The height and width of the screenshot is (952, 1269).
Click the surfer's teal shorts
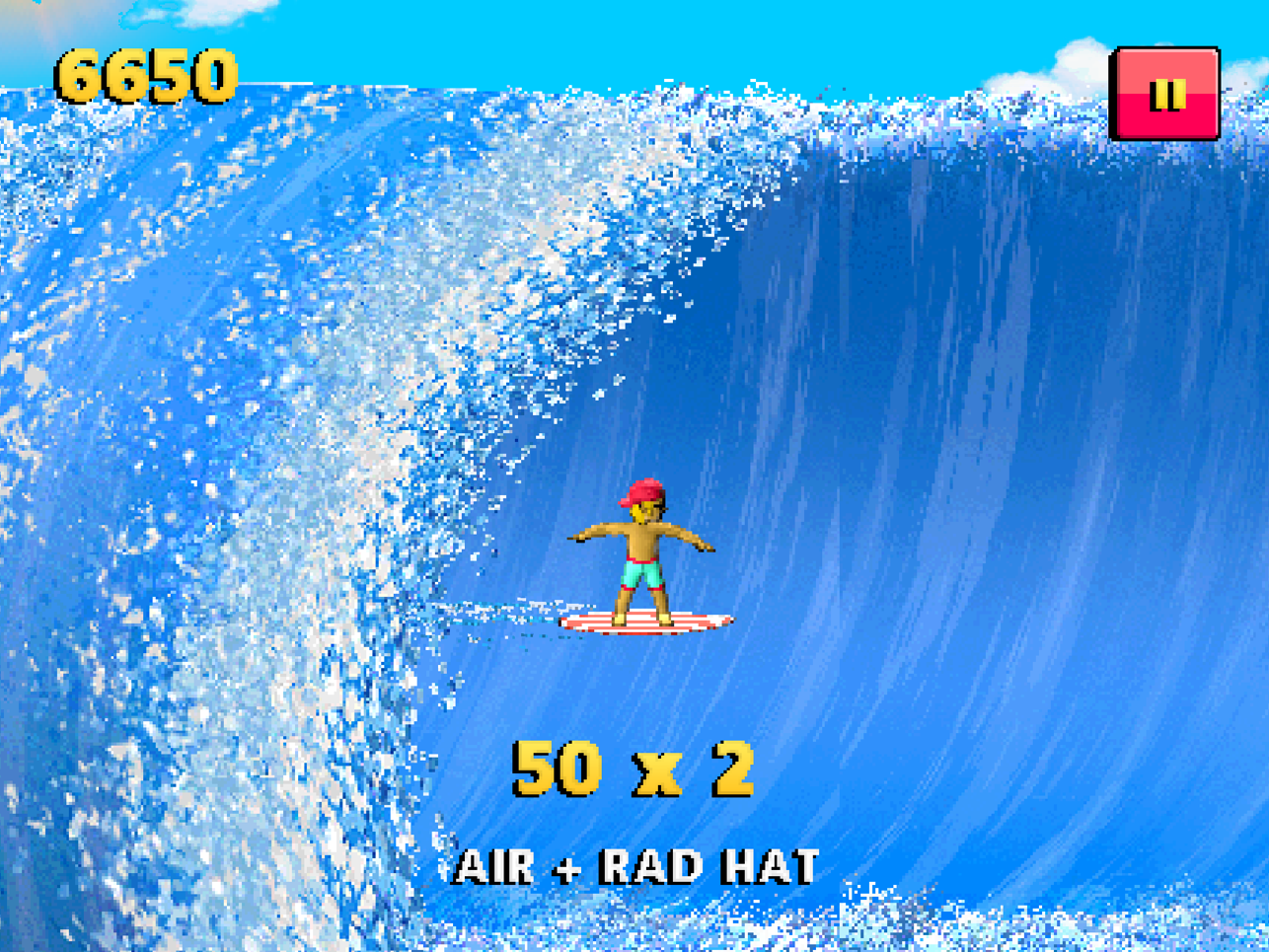tap(639, 573)
